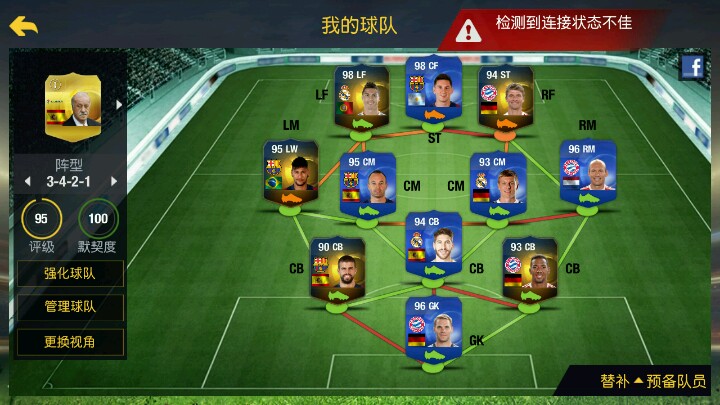The width and height of the screenshot is (720, 405).
Task: Select the 95 CM player card
Action: coord(367,180)
